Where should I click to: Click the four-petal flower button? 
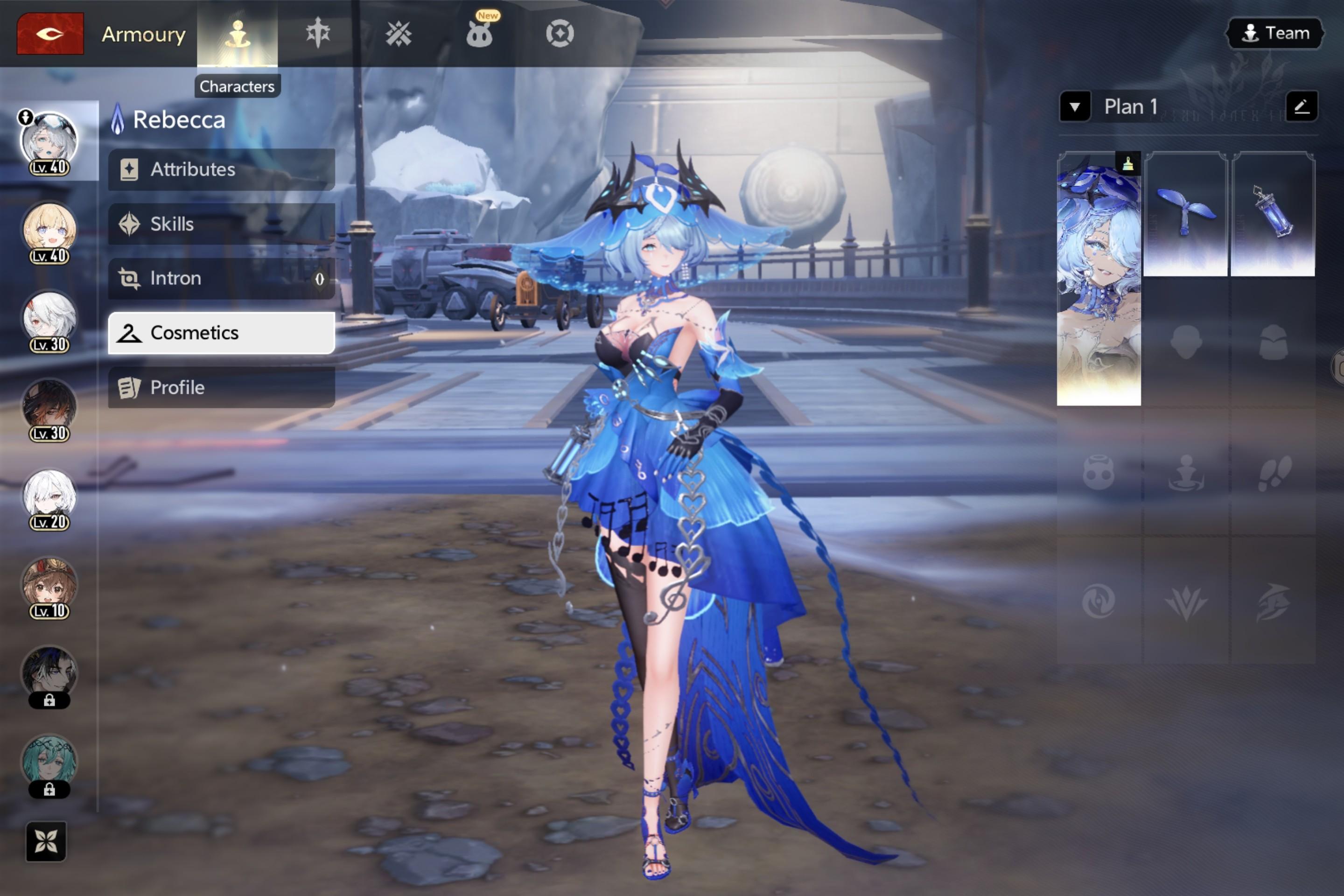coord(46,841)
